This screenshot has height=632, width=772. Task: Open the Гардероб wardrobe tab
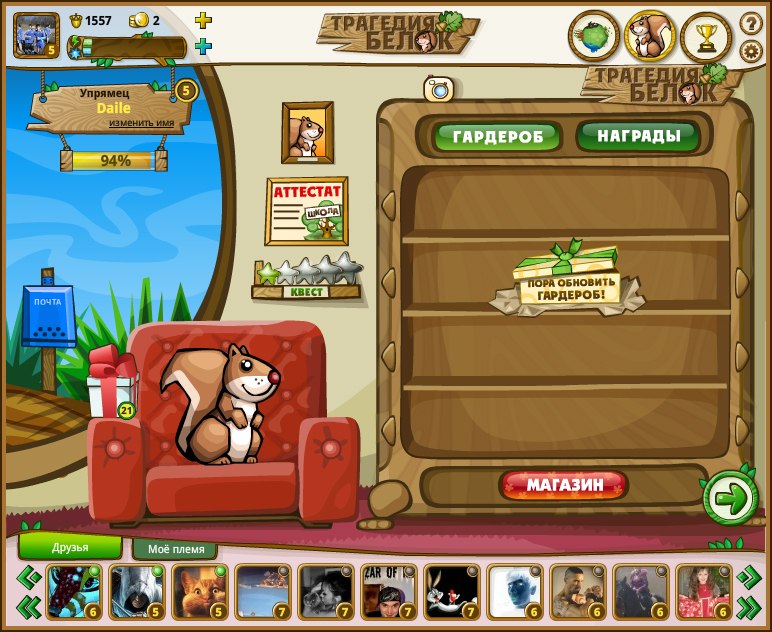pos(497,136)
